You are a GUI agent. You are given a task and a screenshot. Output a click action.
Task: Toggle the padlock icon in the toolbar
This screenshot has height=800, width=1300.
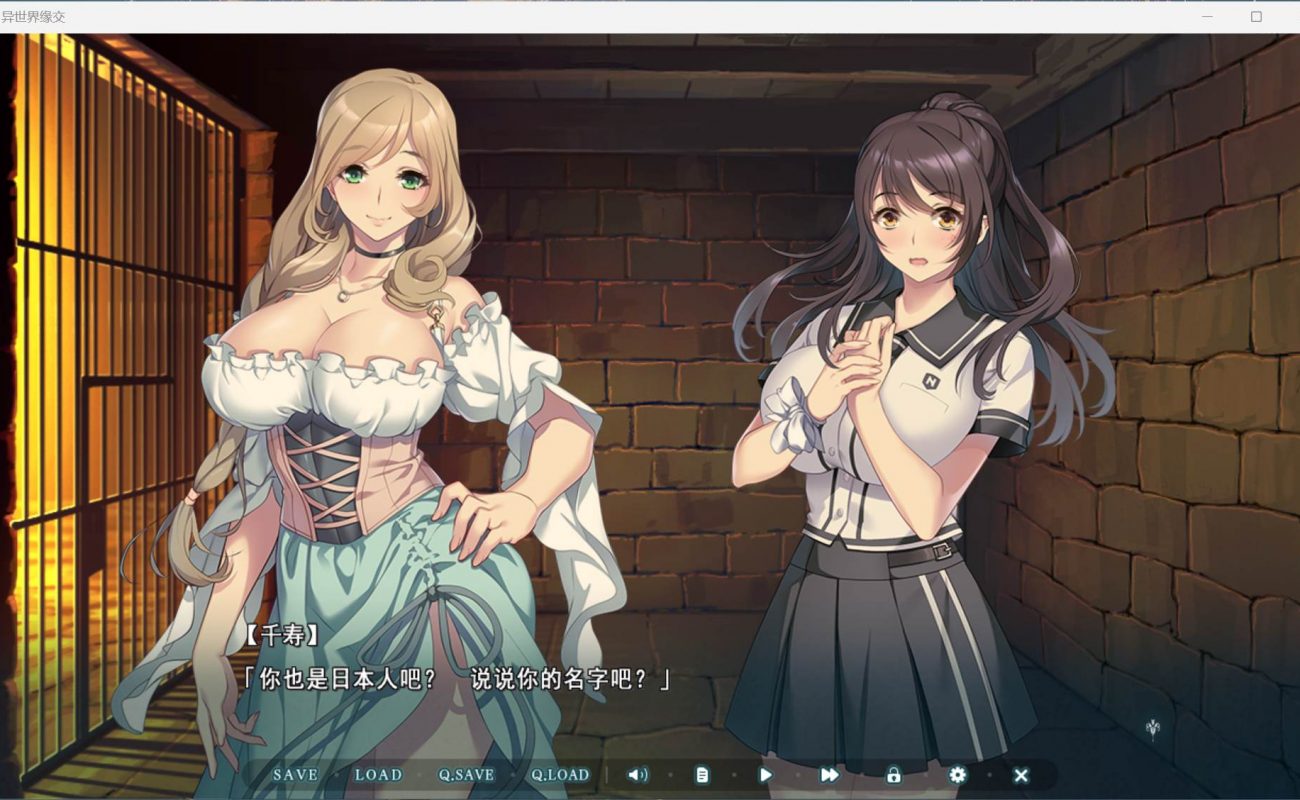(x=893, y=775)
